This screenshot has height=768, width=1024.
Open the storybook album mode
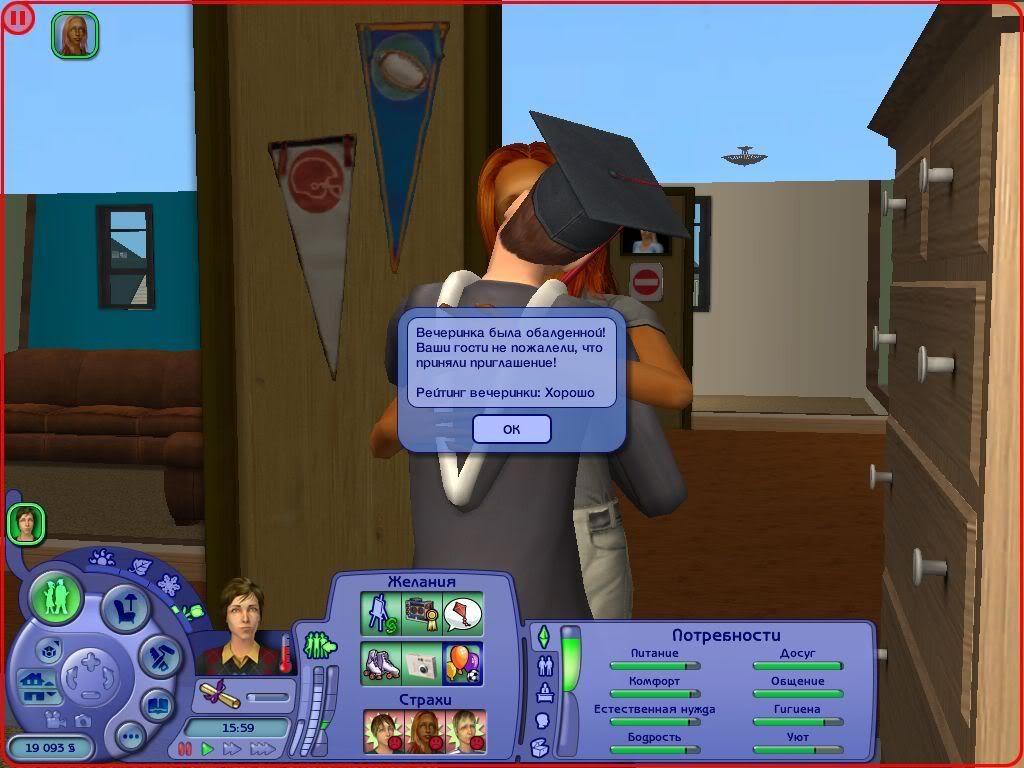[x=157, y=704]
